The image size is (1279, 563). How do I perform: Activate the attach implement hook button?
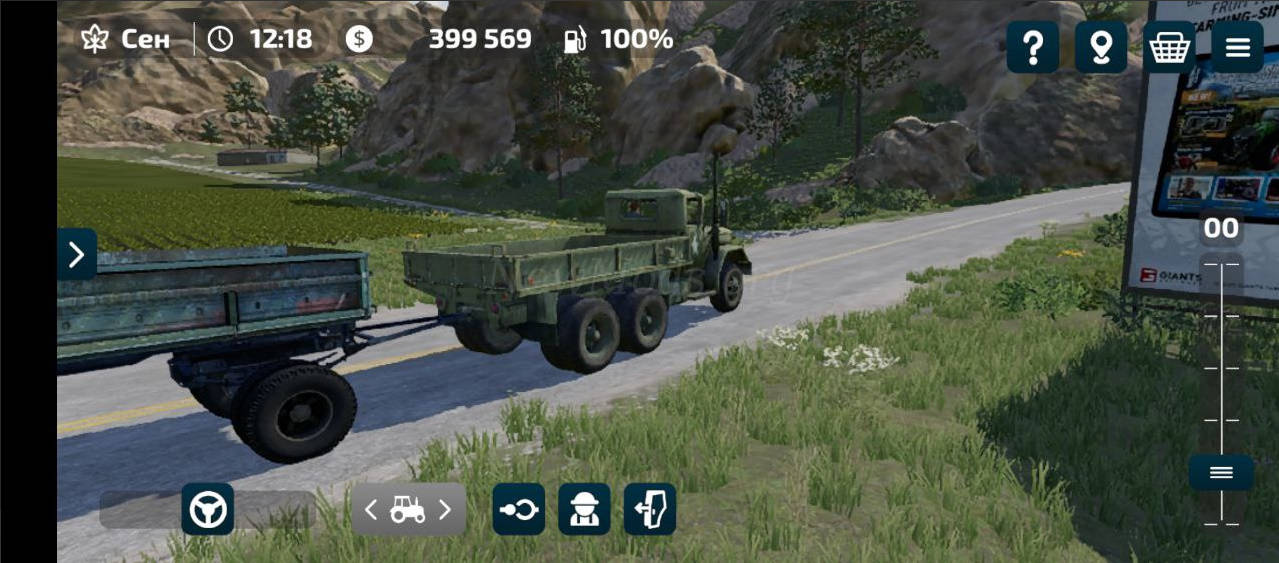(x=519, y=510)
